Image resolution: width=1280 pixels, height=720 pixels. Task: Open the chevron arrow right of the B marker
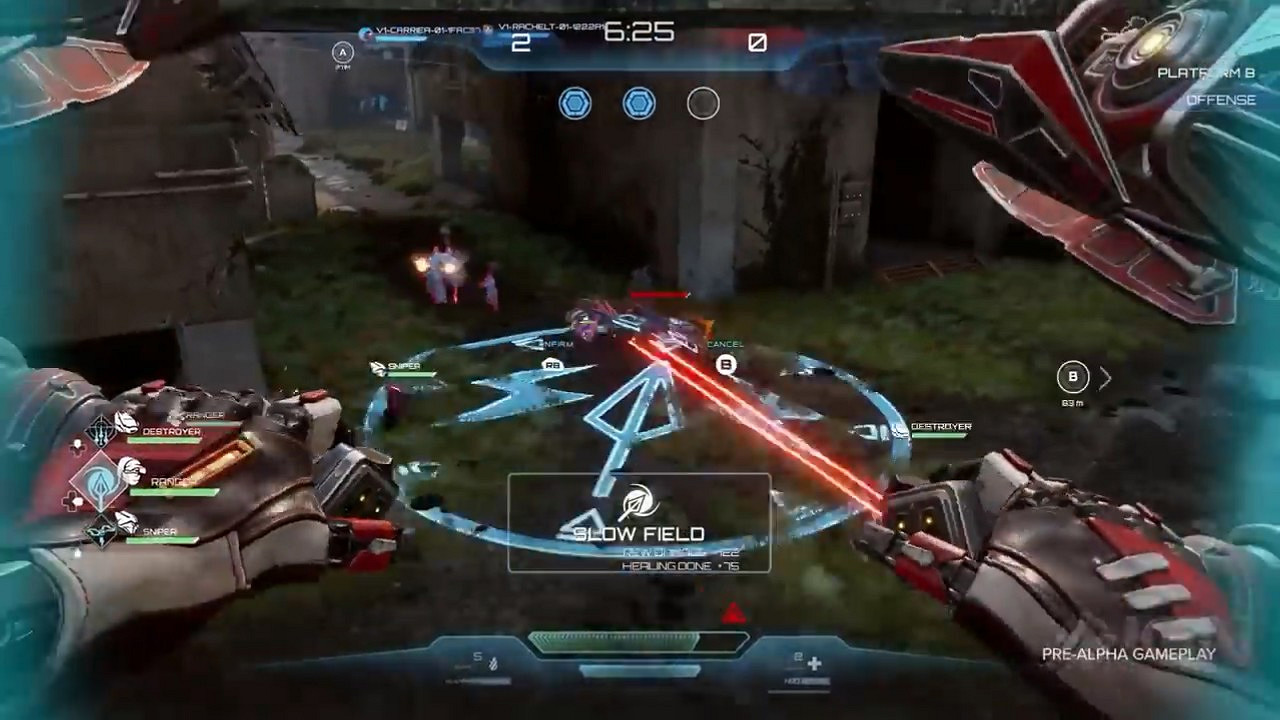point(1105,378)
